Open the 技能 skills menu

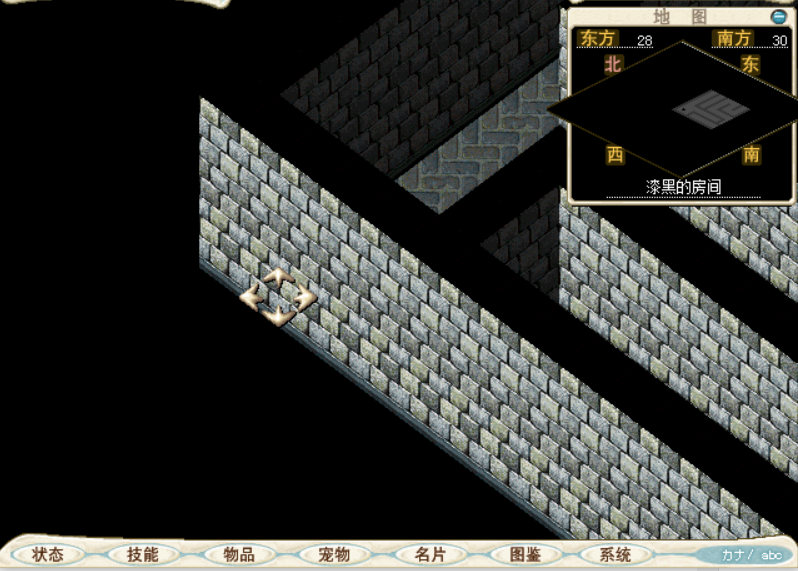pyautogui.click(x=143, y=554)
